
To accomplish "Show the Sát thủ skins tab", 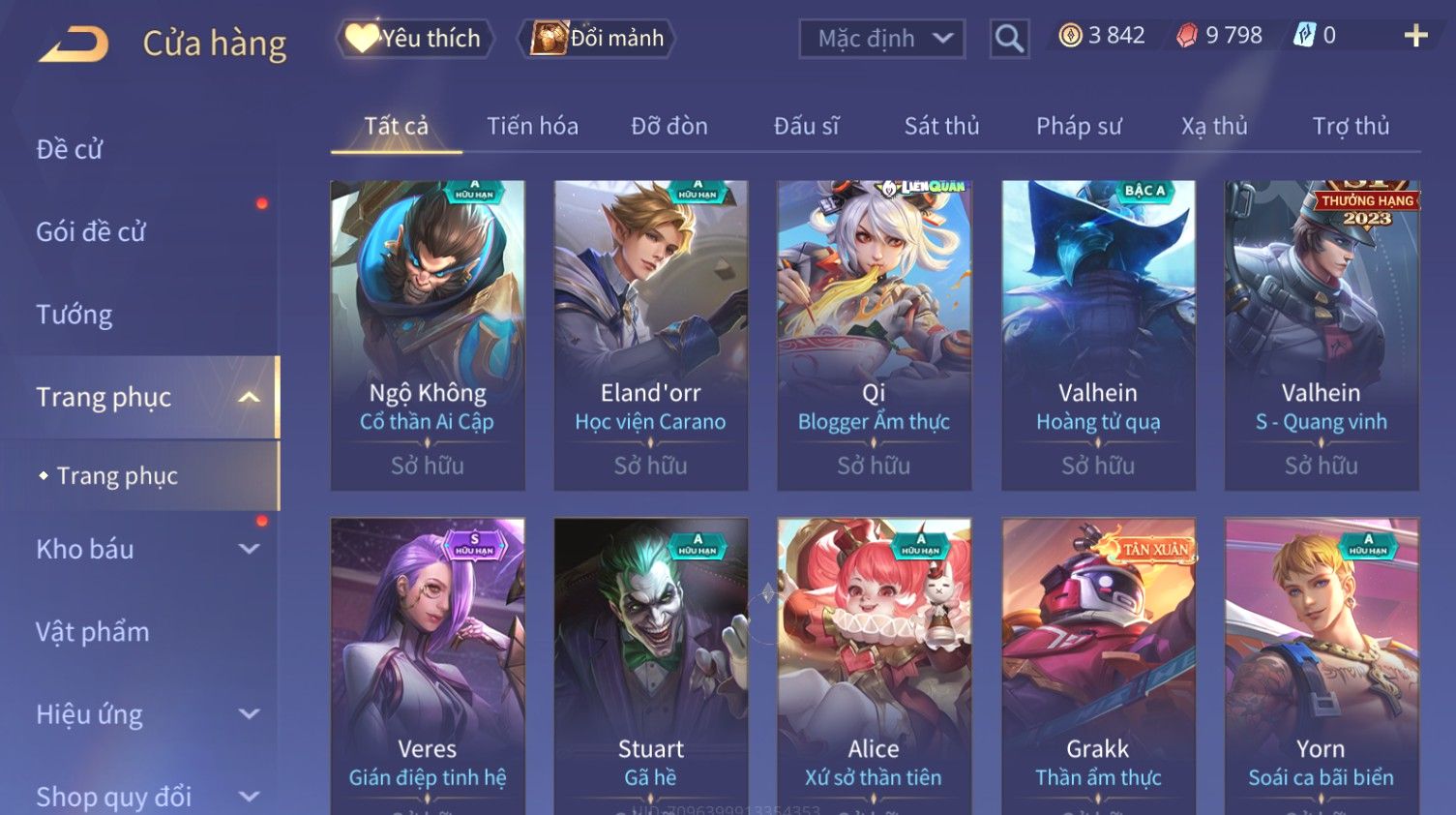I will pos(941,126).
